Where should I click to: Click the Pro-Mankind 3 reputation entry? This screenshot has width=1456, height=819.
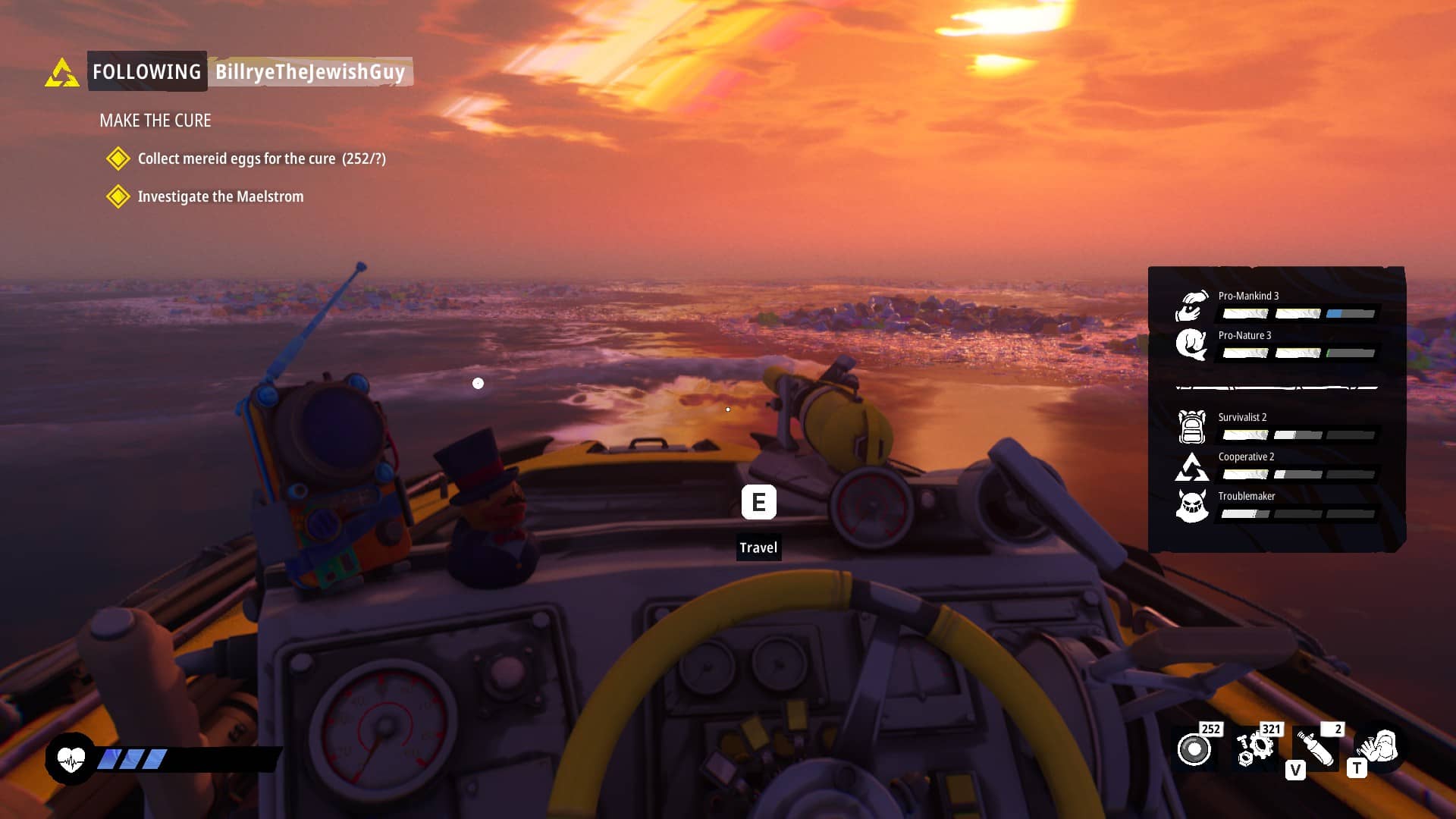[x=1278, y=304]
